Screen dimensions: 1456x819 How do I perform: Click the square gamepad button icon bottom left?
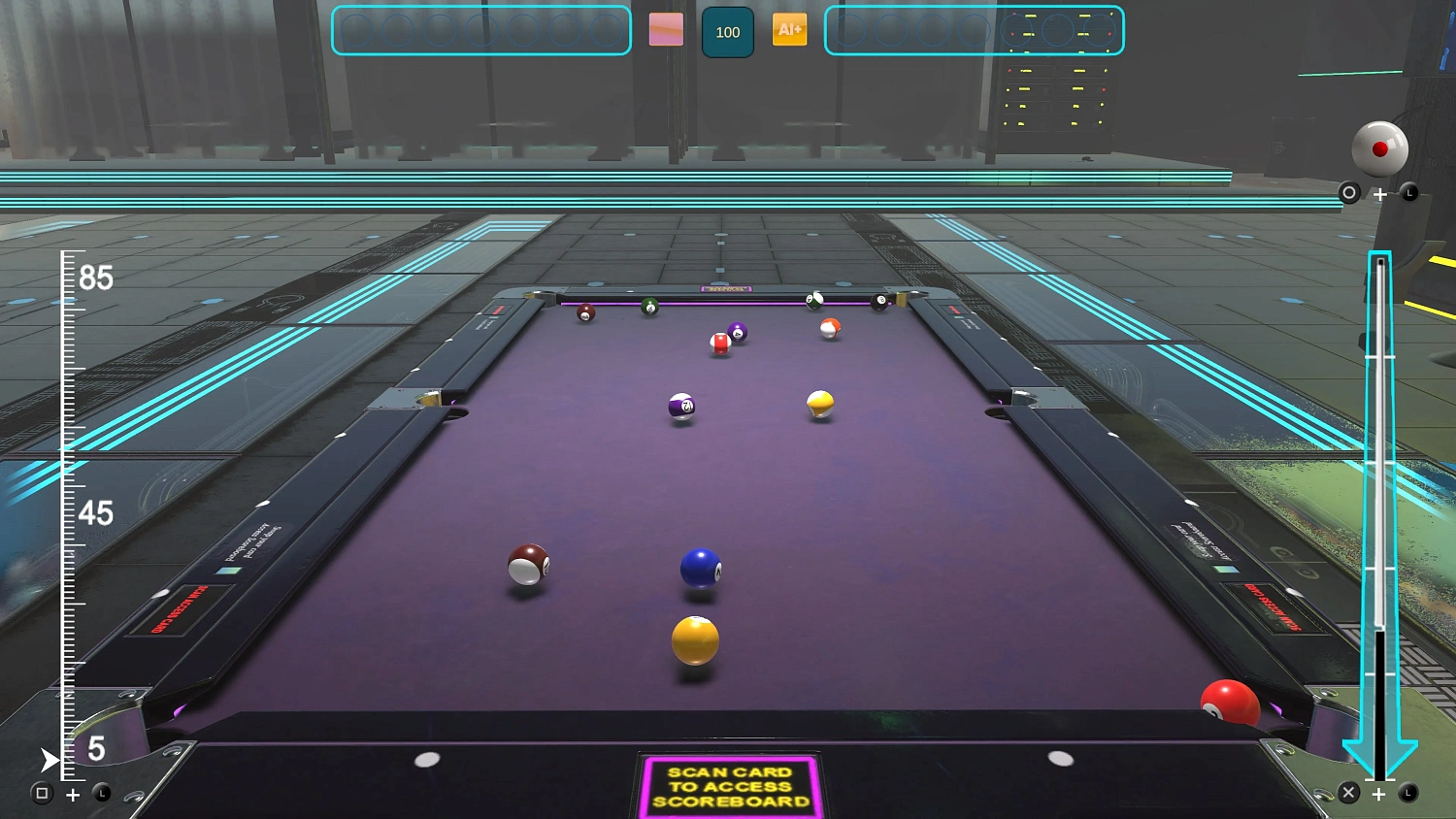[x=41, y=794]
